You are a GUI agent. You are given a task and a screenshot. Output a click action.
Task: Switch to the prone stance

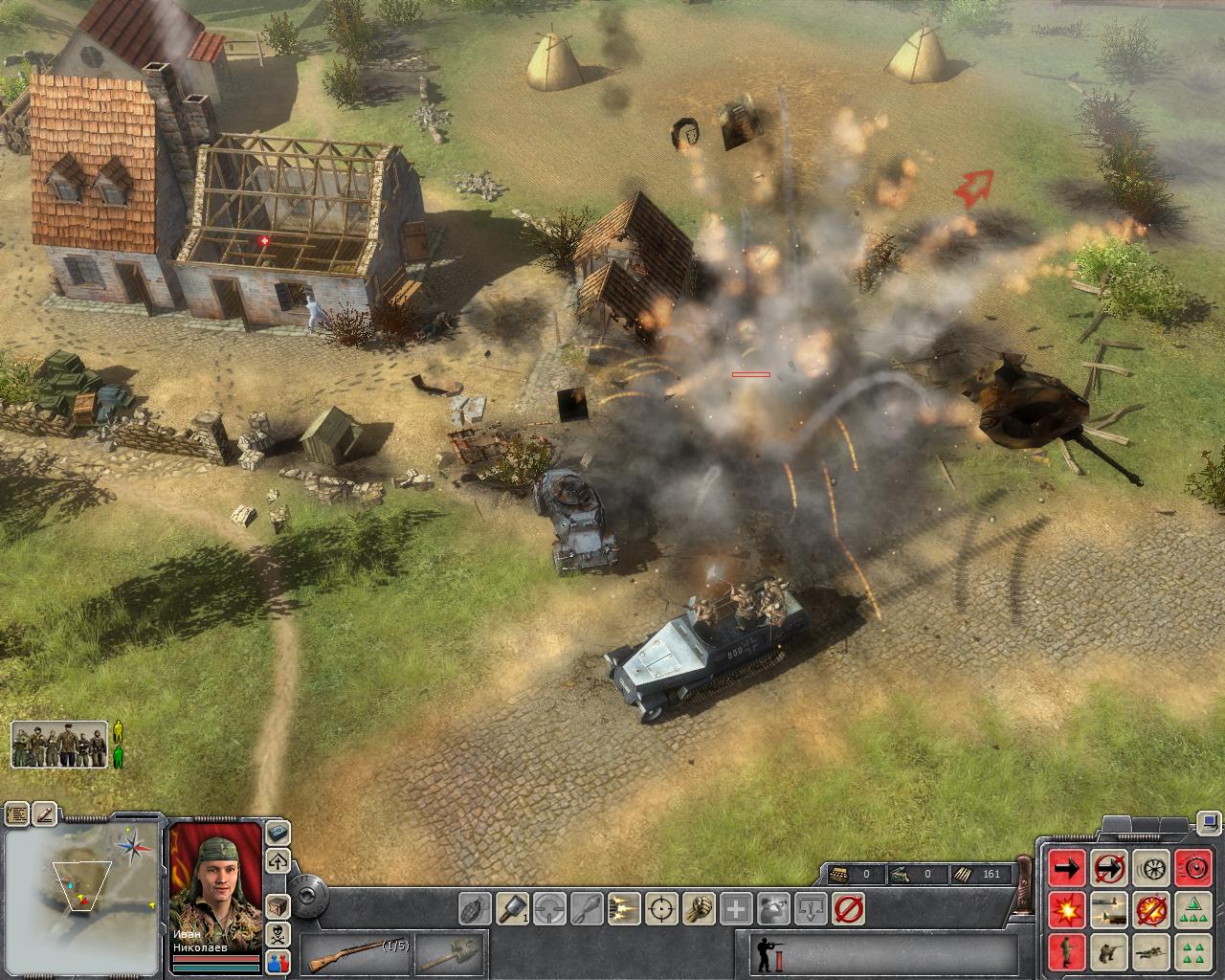click(1149, 951)
